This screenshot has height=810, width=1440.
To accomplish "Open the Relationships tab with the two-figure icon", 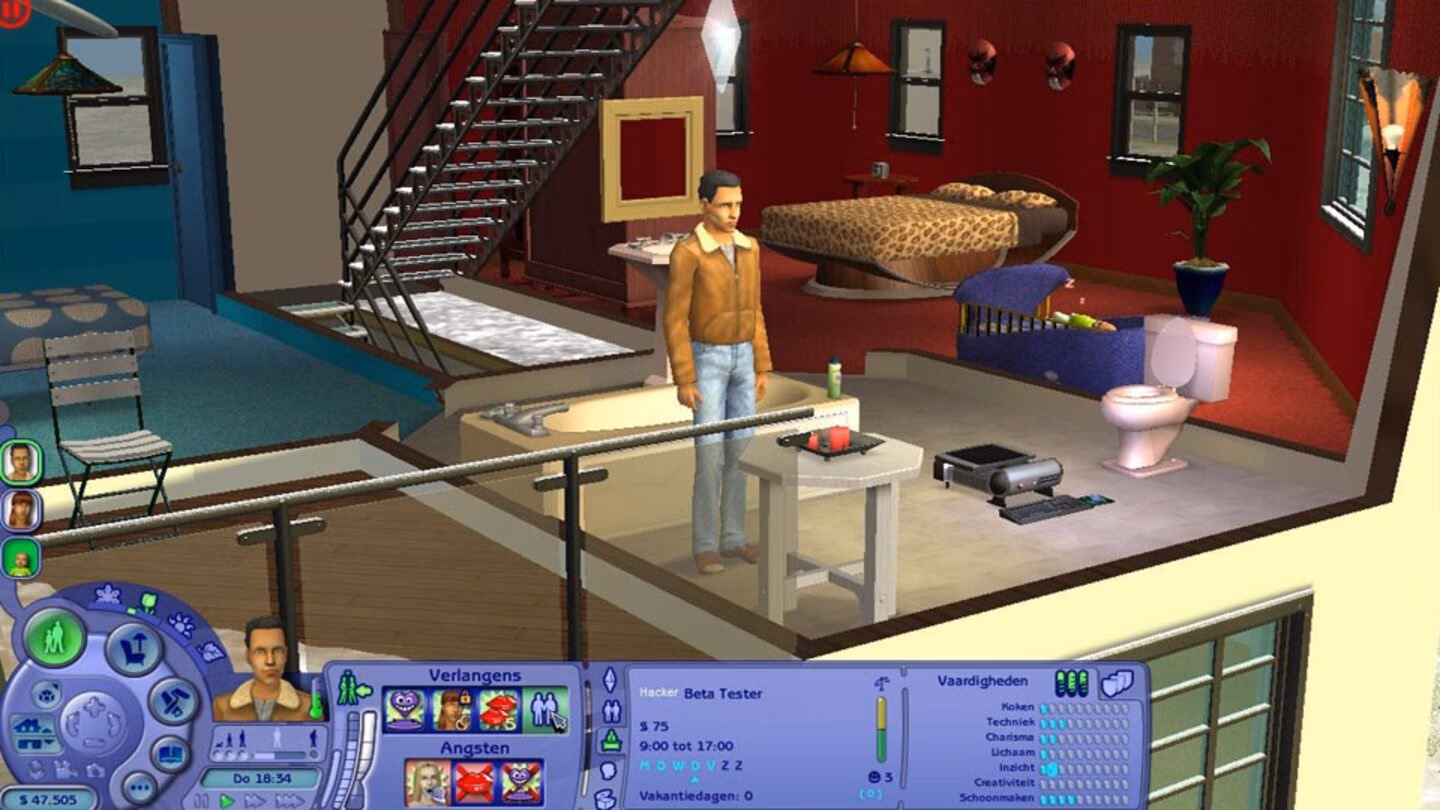I will (x=611, y=710).
